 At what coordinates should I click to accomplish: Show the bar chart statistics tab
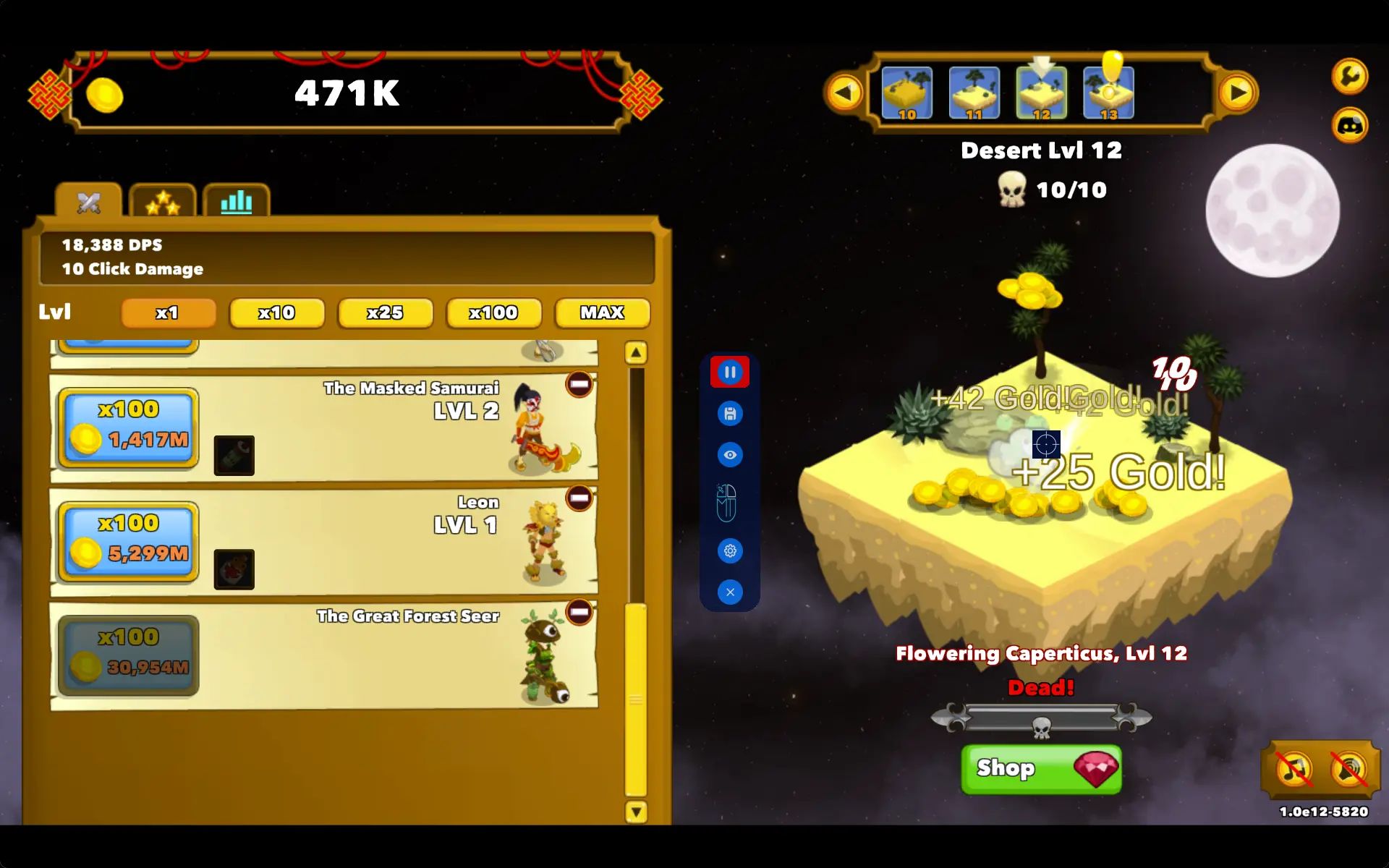(237, 202)
